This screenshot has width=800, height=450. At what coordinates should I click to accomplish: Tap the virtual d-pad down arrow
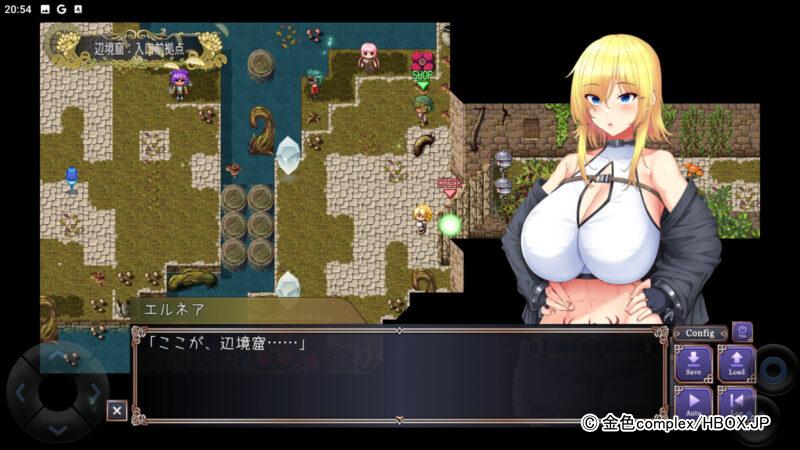tap(57, 429)
